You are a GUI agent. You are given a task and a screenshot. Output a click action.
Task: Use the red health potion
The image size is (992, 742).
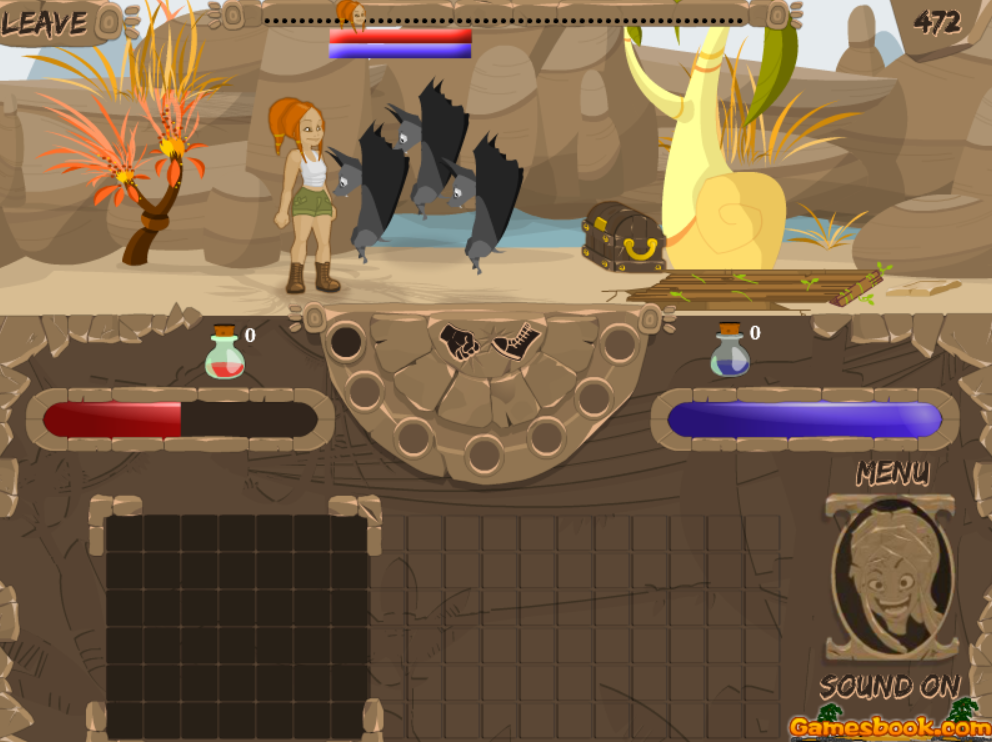coord(226,354)
